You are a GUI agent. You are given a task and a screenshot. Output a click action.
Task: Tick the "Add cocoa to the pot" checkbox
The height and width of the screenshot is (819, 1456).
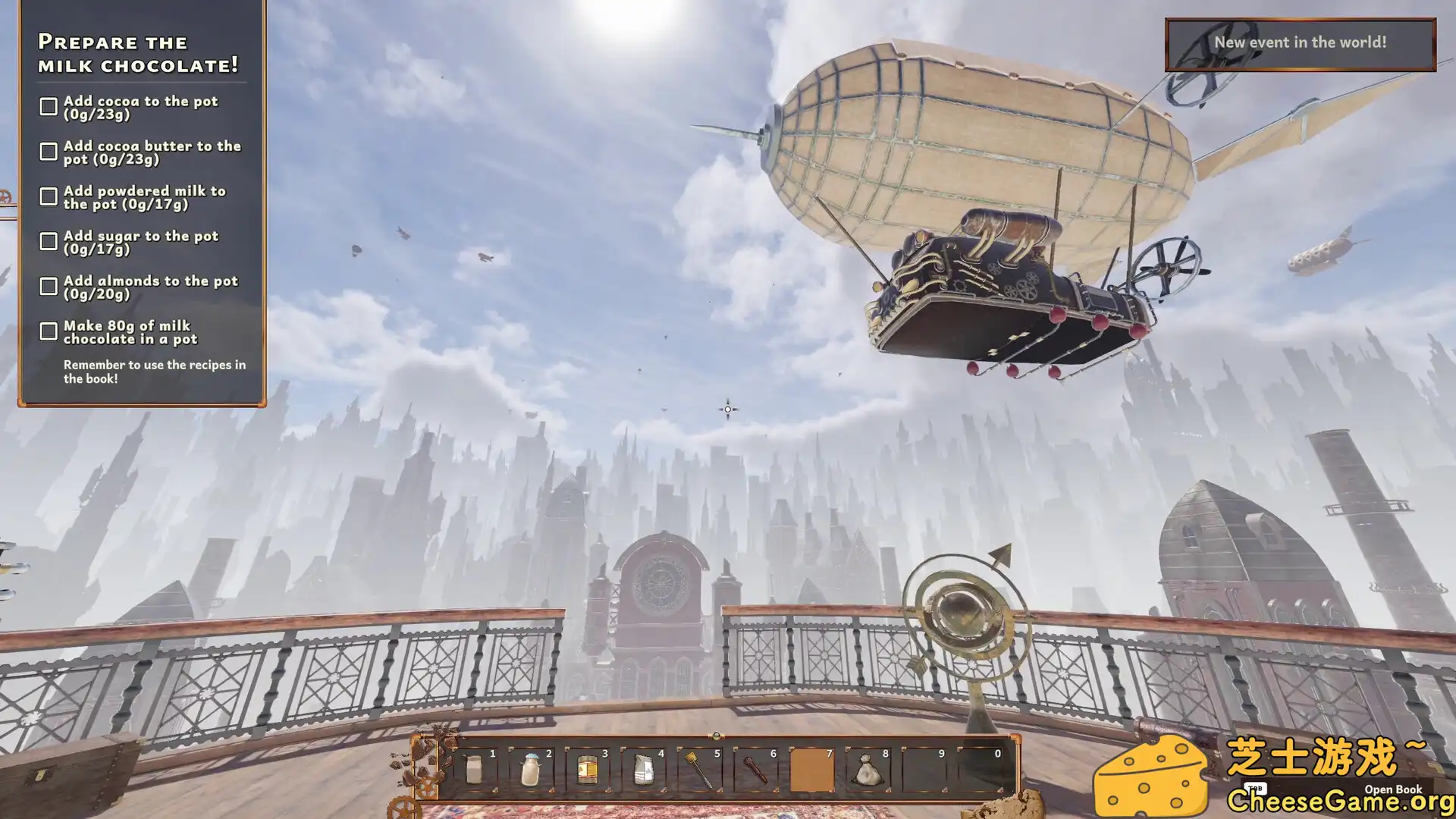pyautogui.click(x=49, y=107)
